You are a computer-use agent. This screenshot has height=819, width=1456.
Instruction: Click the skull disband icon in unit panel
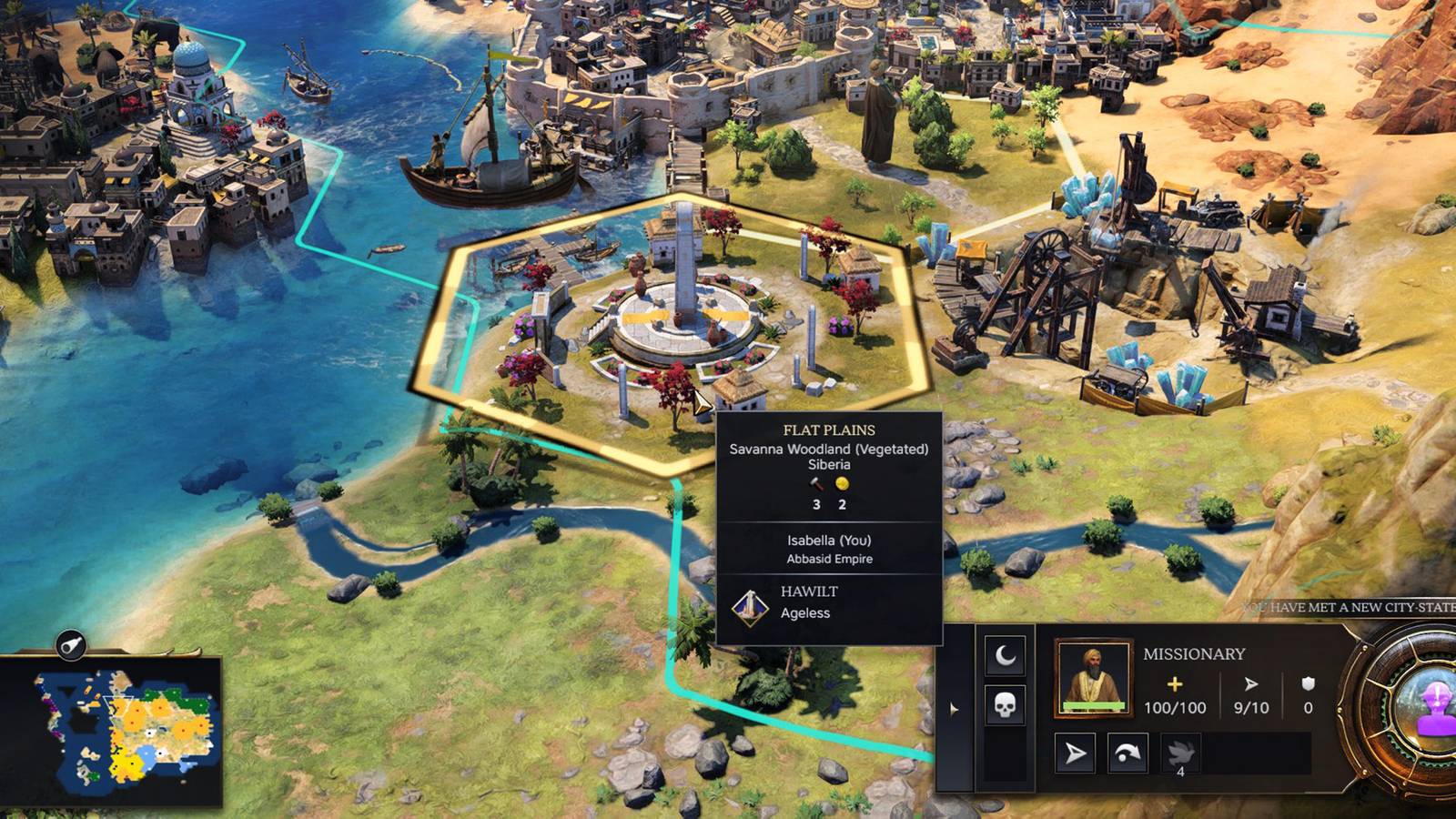click(x=1004, y=706)
